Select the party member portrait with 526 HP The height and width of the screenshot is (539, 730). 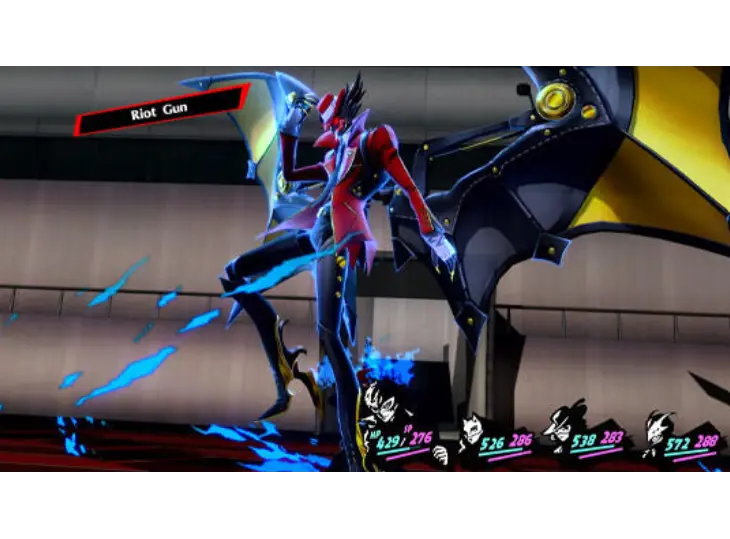click(x=471, y=428)
